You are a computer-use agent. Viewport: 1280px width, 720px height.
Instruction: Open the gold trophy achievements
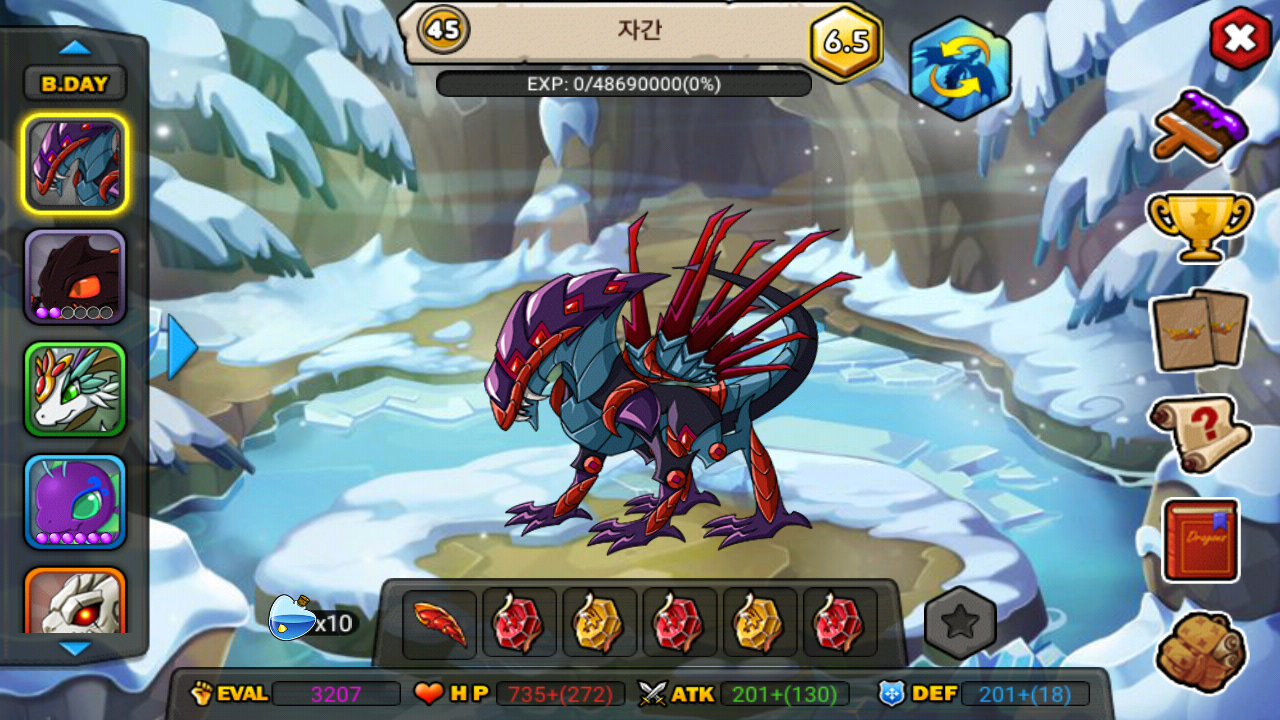point(1200,224)
